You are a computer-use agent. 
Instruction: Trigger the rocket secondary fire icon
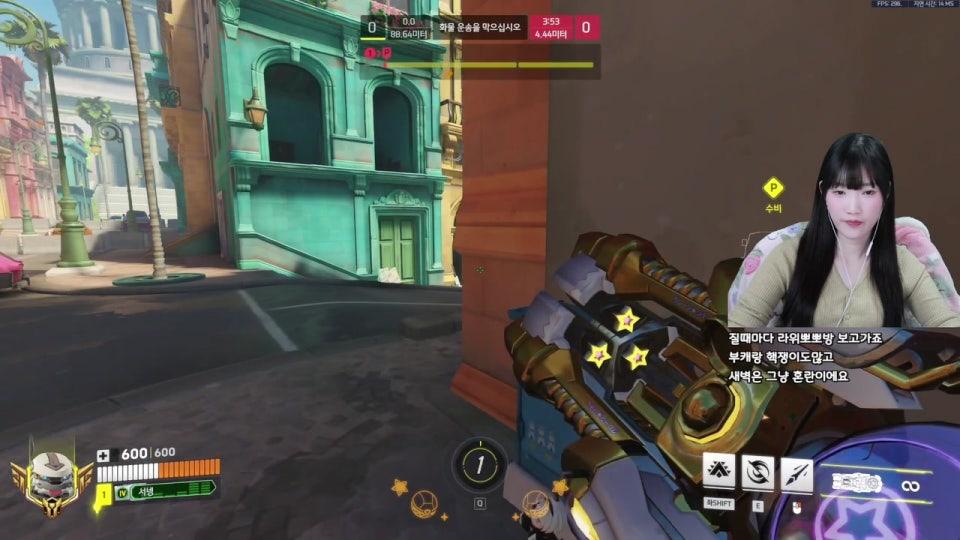click(796, 470)
